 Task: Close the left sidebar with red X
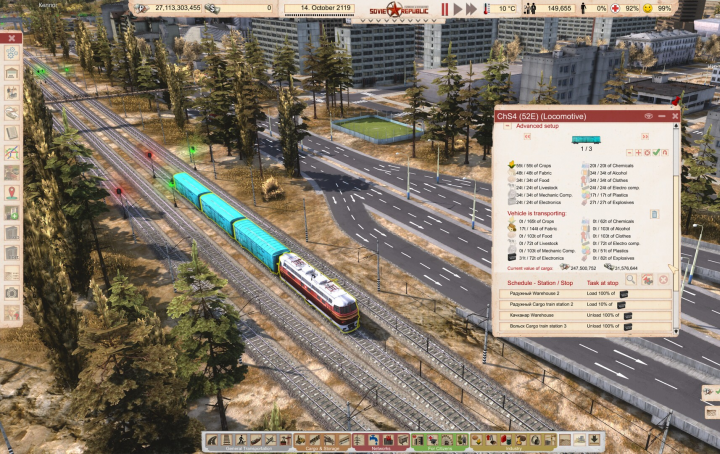click(12, 39)
